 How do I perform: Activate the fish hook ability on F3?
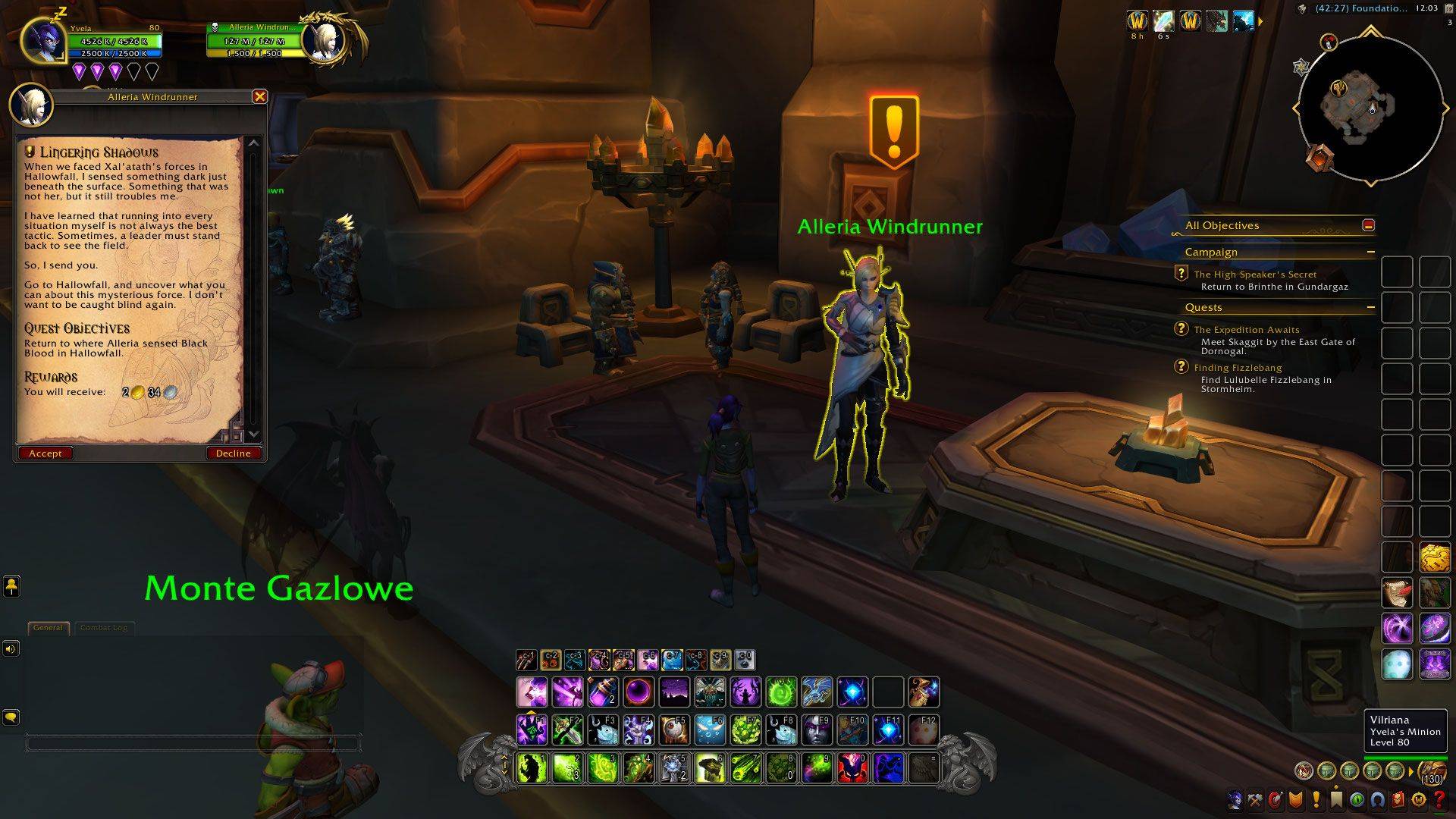[x=603, y=730]
